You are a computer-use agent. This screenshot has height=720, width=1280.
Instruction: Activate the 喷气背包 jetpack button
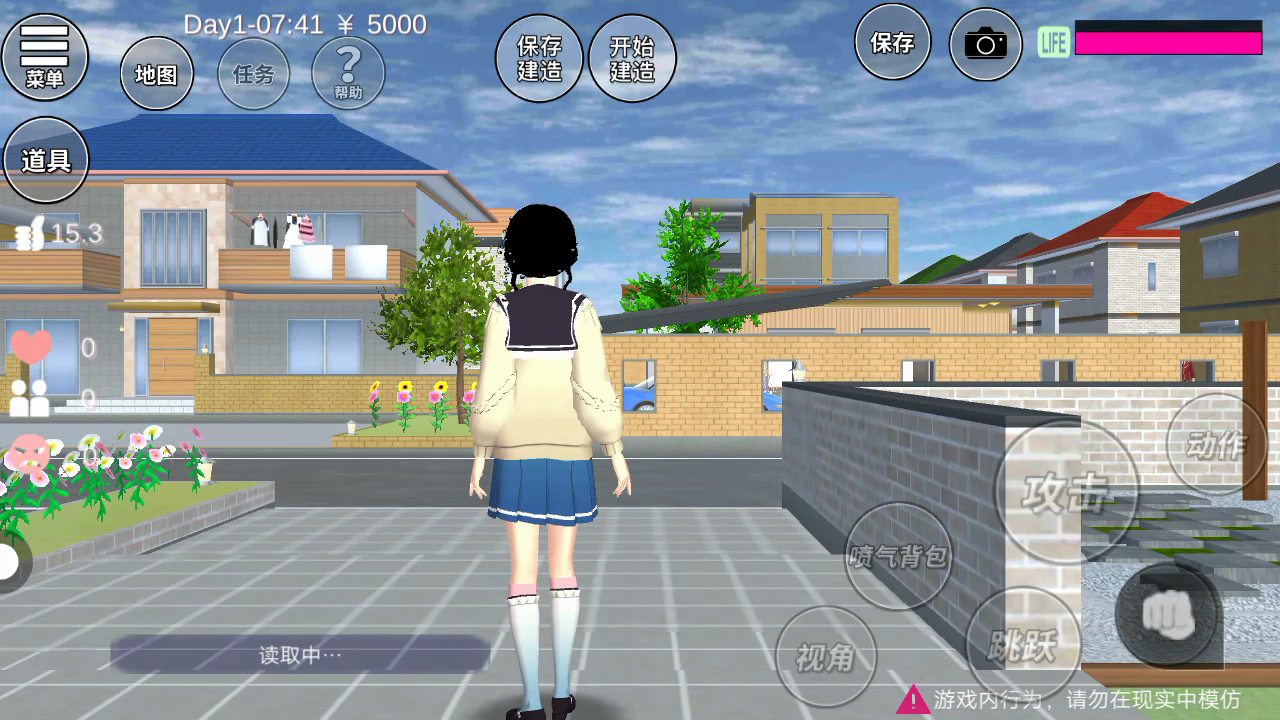coord(898,556)
